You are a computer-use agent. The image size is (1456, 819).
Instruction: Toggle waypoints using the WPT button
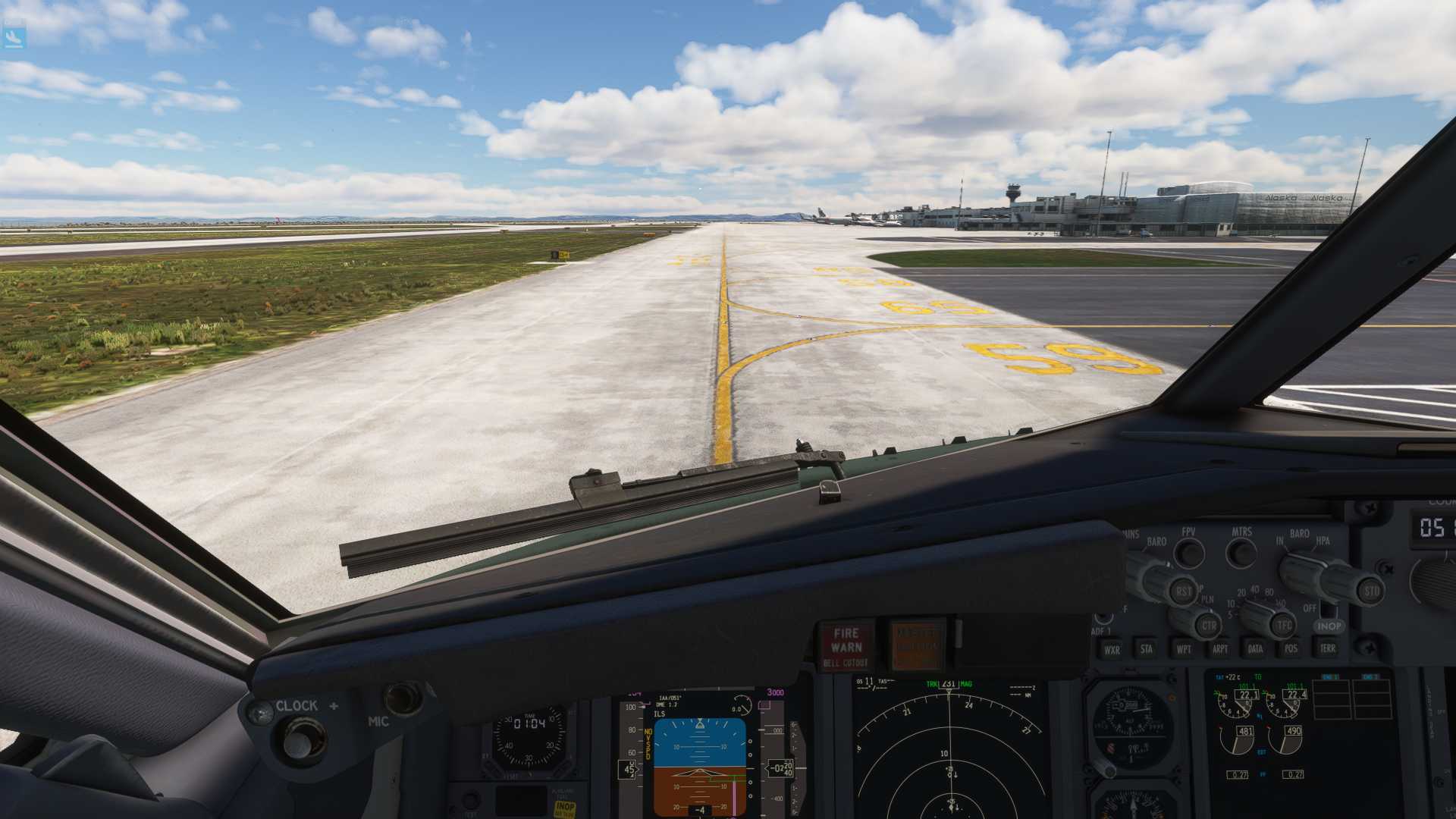point(1183,648)
